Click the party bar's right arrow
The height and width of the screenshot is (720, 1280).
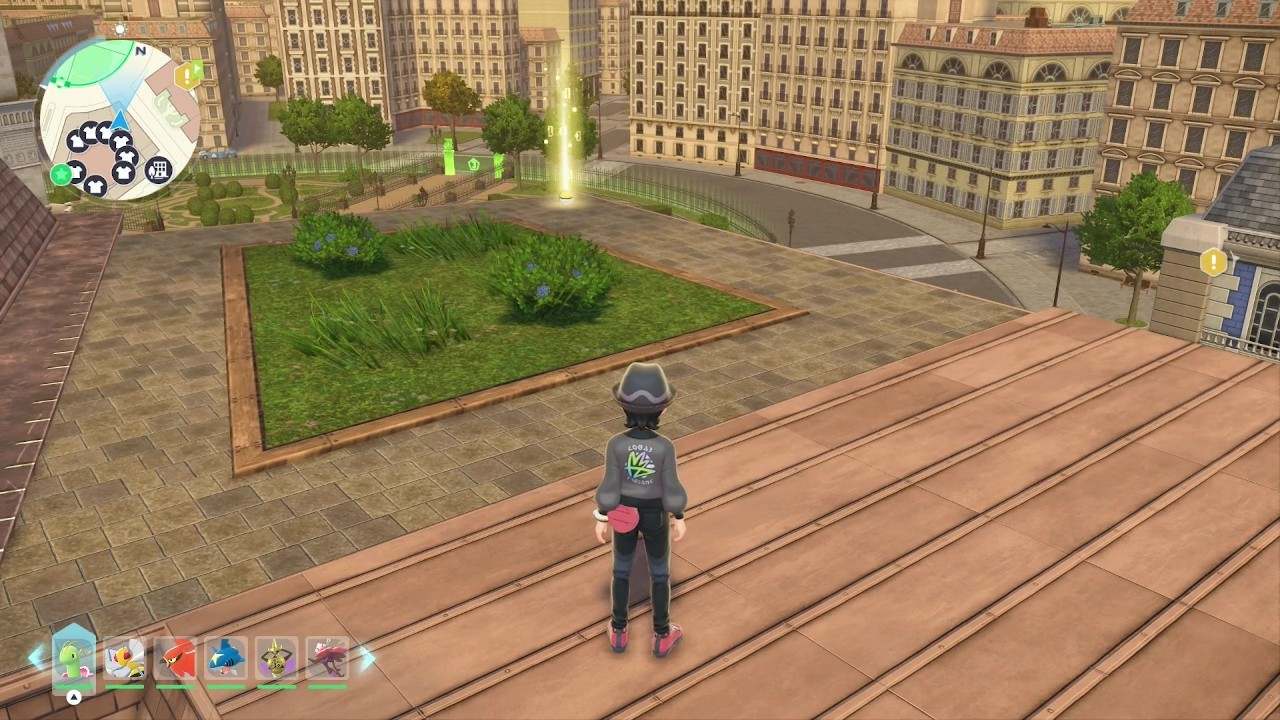click(x=366, y=657)
